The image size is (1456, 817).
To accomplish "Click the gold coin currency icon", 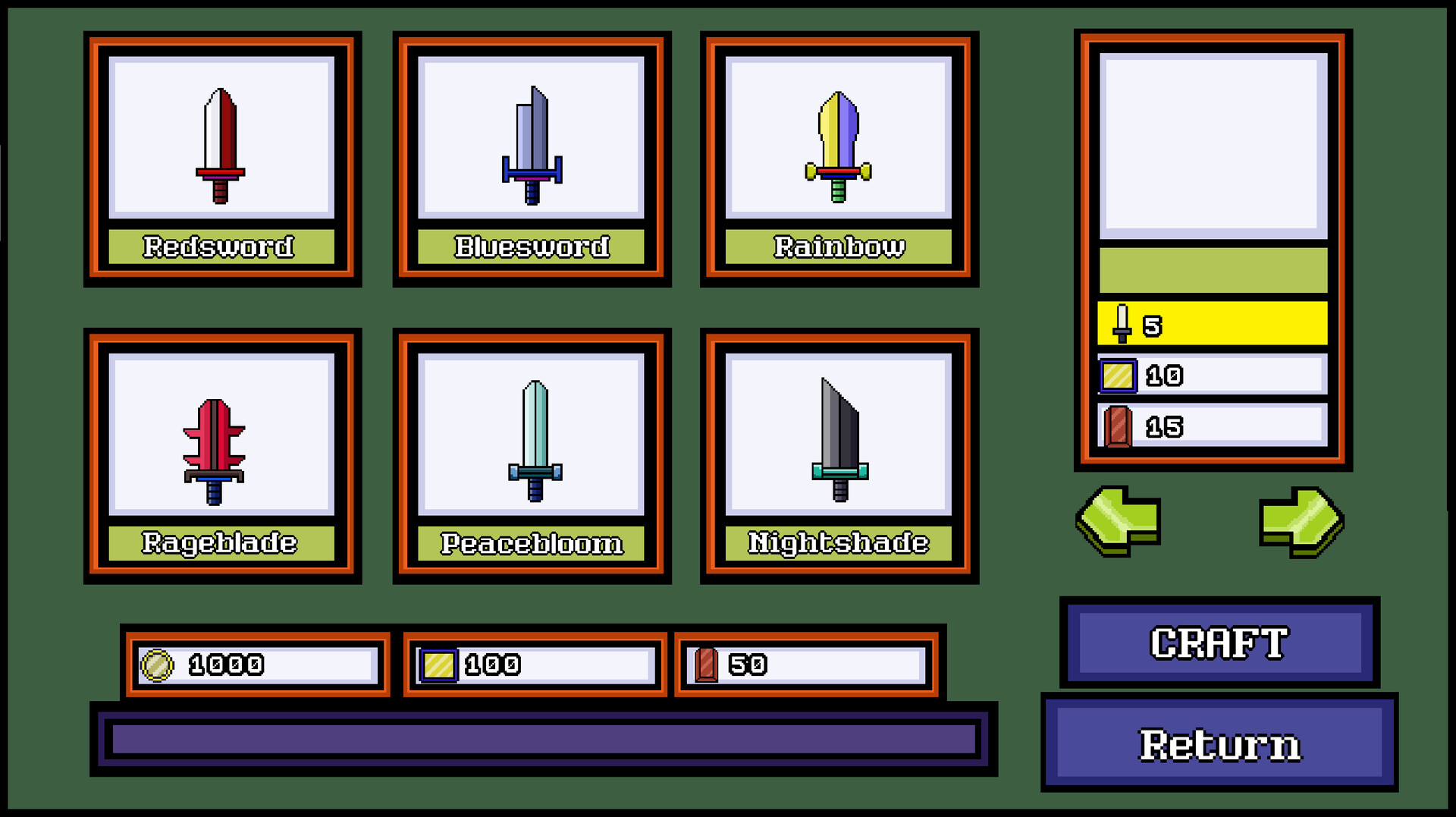I will coord(157,665).
